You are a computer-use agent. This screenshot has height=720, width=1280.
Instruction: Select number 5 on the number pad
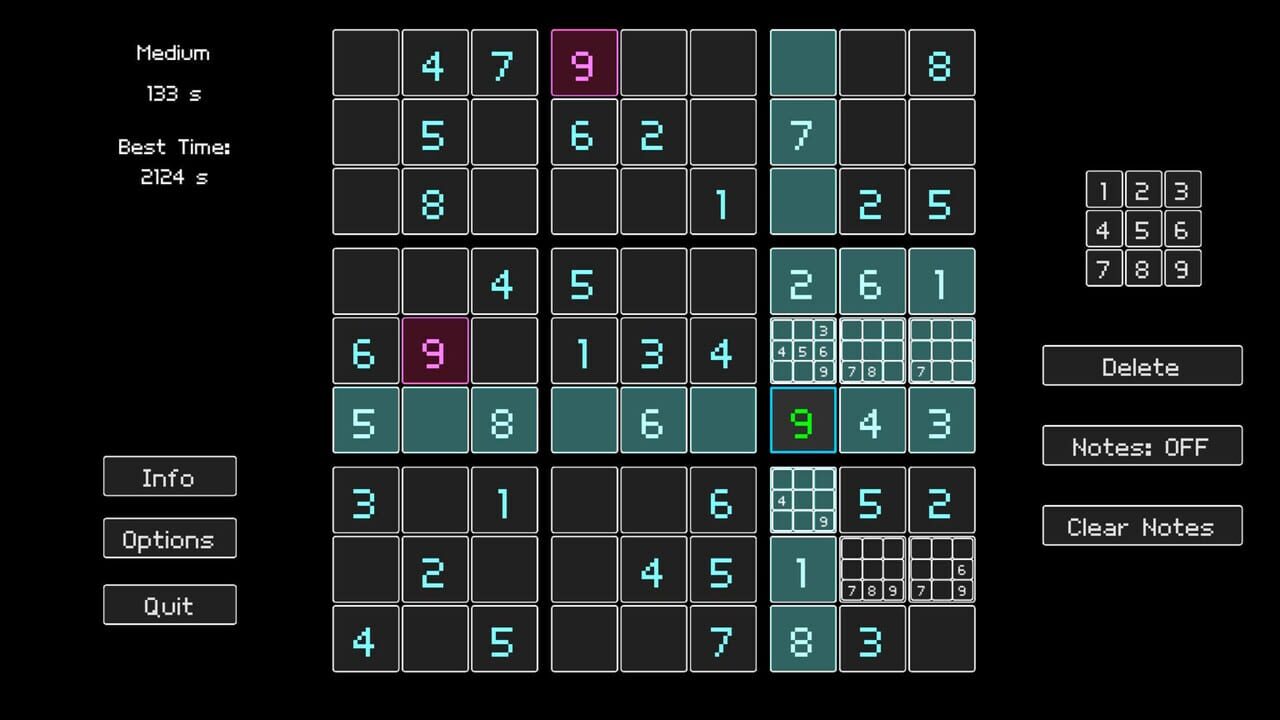point(1143,229)
